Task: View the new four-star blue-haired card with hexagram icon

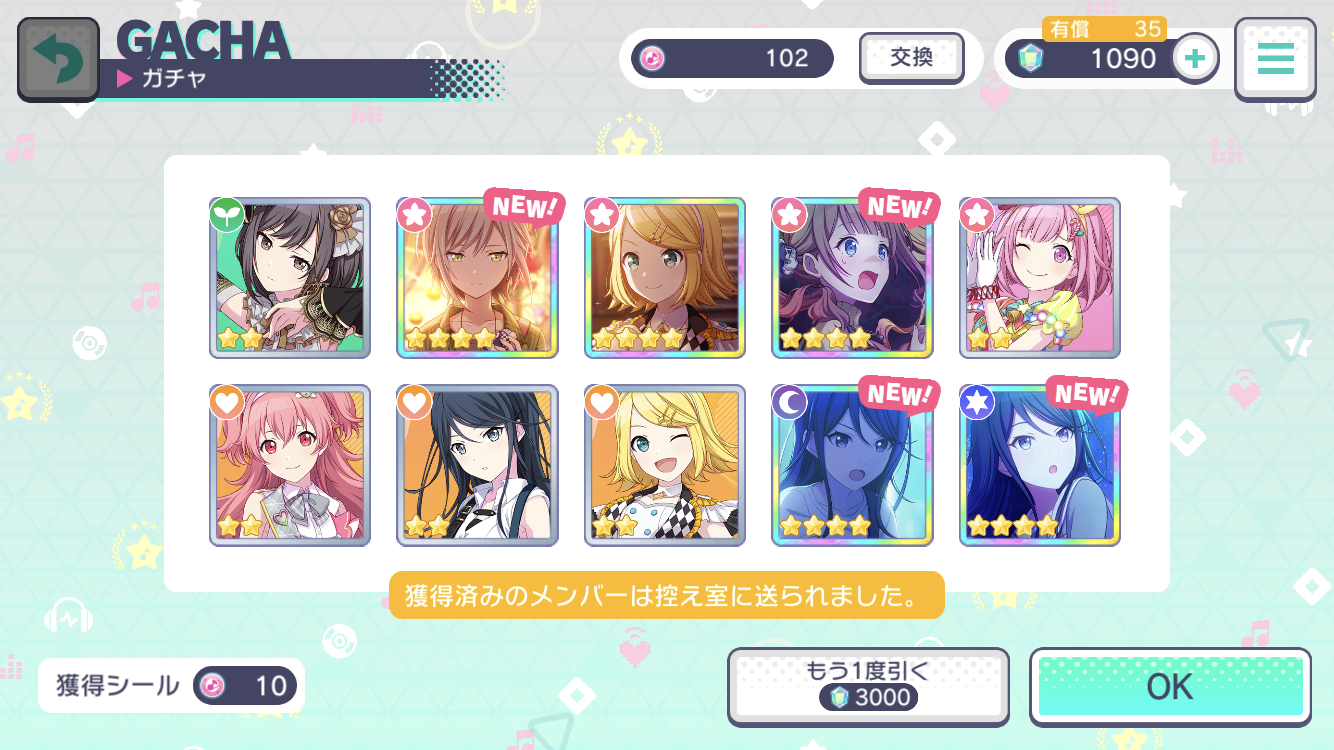Action: [x=1040, y=465]
